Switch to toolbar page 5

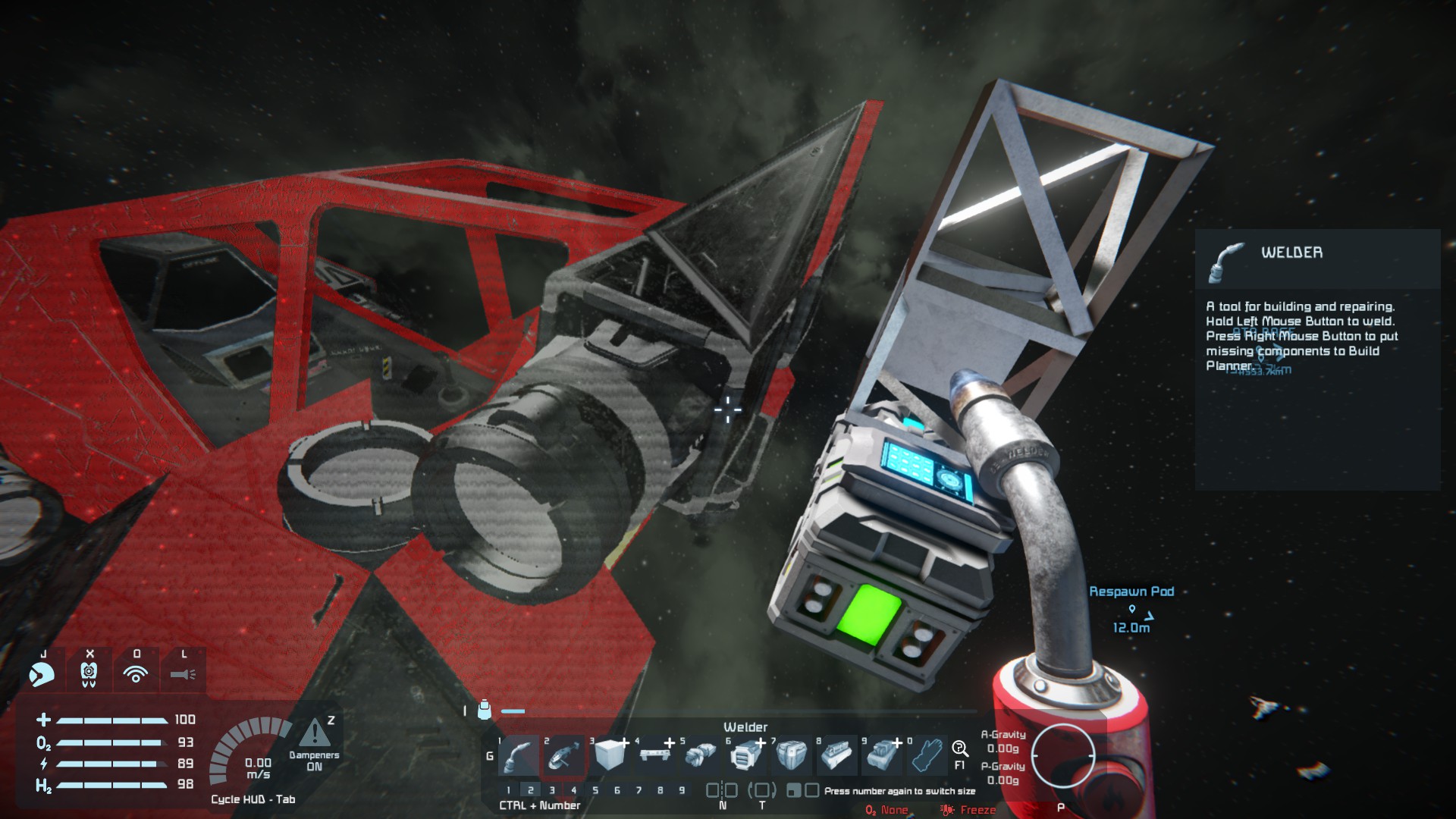coord(595,790)
